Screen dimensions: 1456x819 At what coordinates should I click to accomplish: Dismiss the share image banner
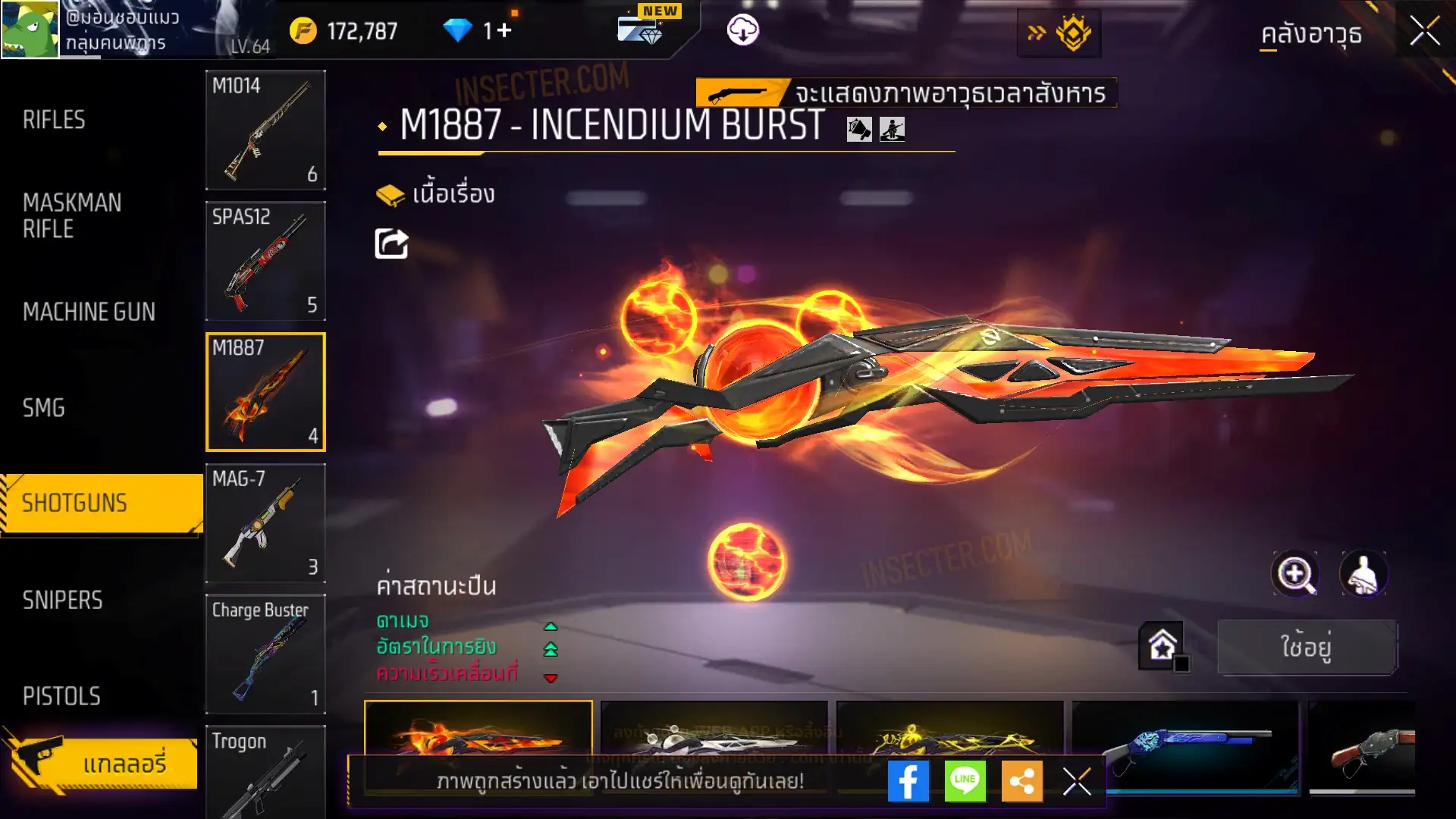point(1076,781)
